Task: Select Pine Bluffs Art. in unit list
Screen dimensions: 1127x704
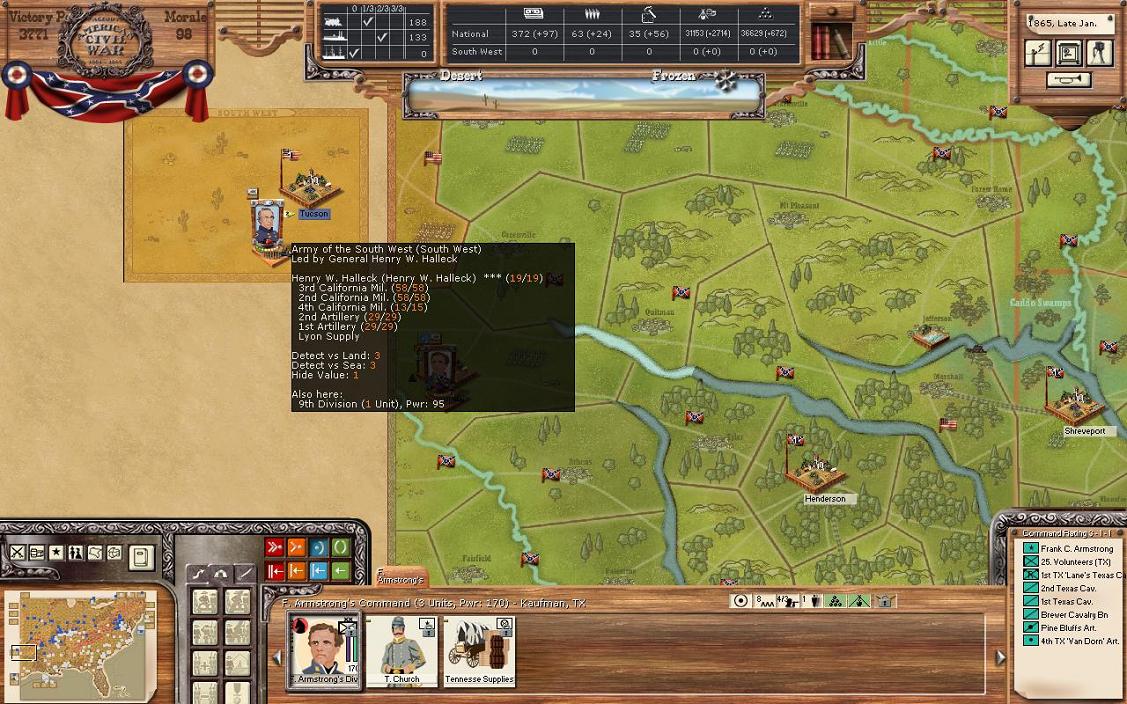Action: tap(1068, 628)
